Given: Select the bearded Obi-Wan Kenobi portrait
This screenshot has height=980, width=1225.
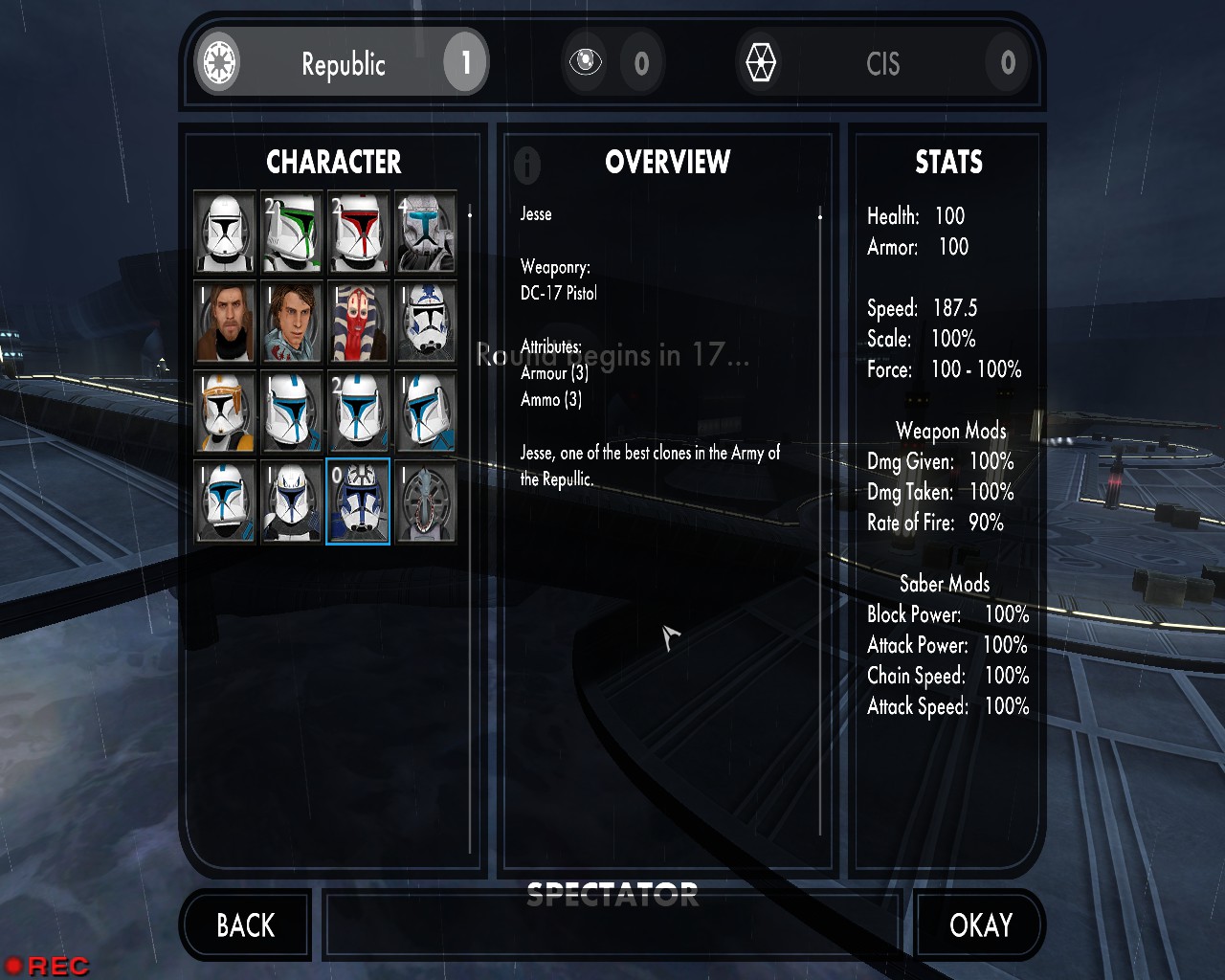Looking at the screenshot, I should click(225, 323).
